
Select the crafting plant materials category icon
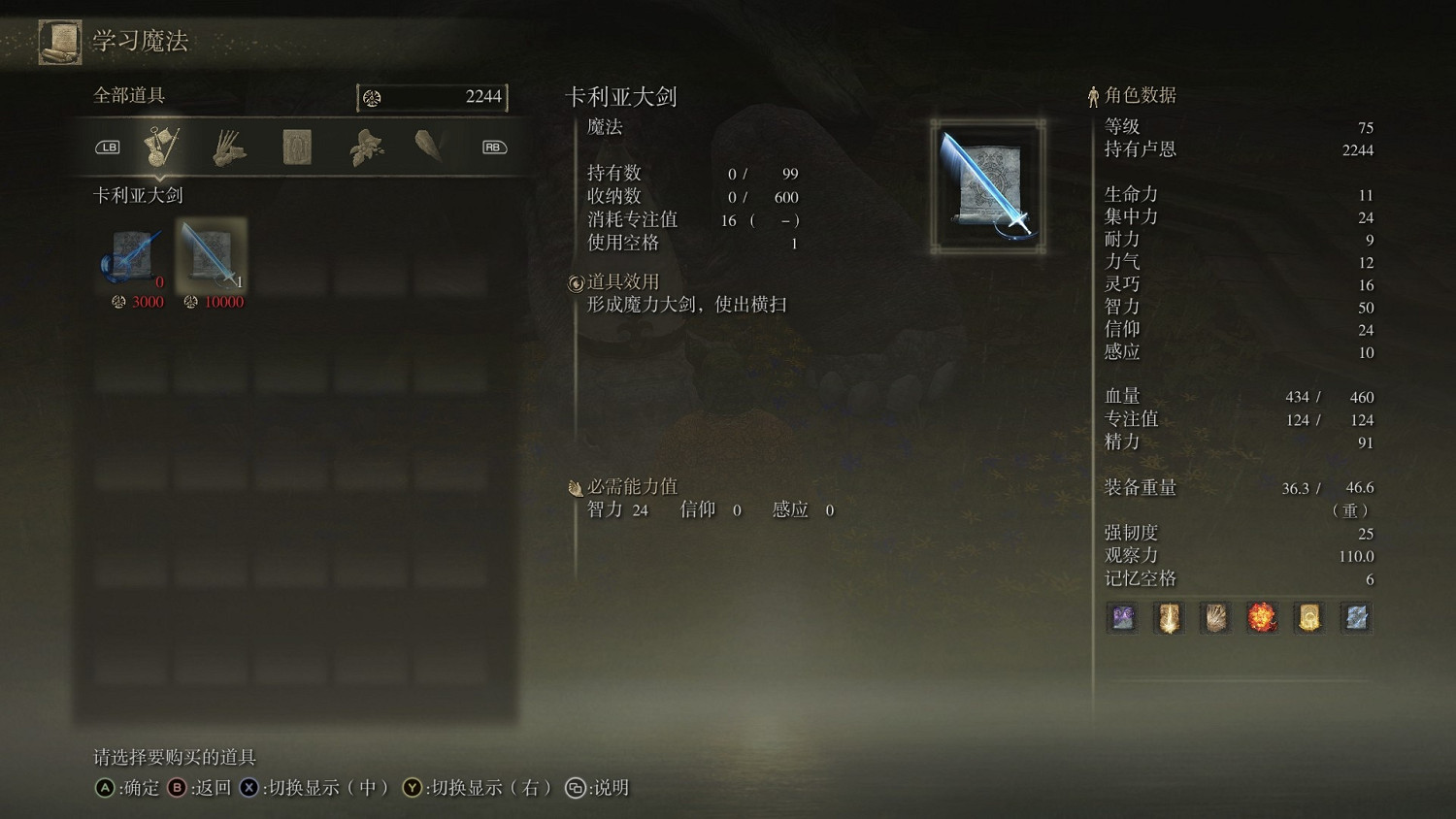point(364,146)
